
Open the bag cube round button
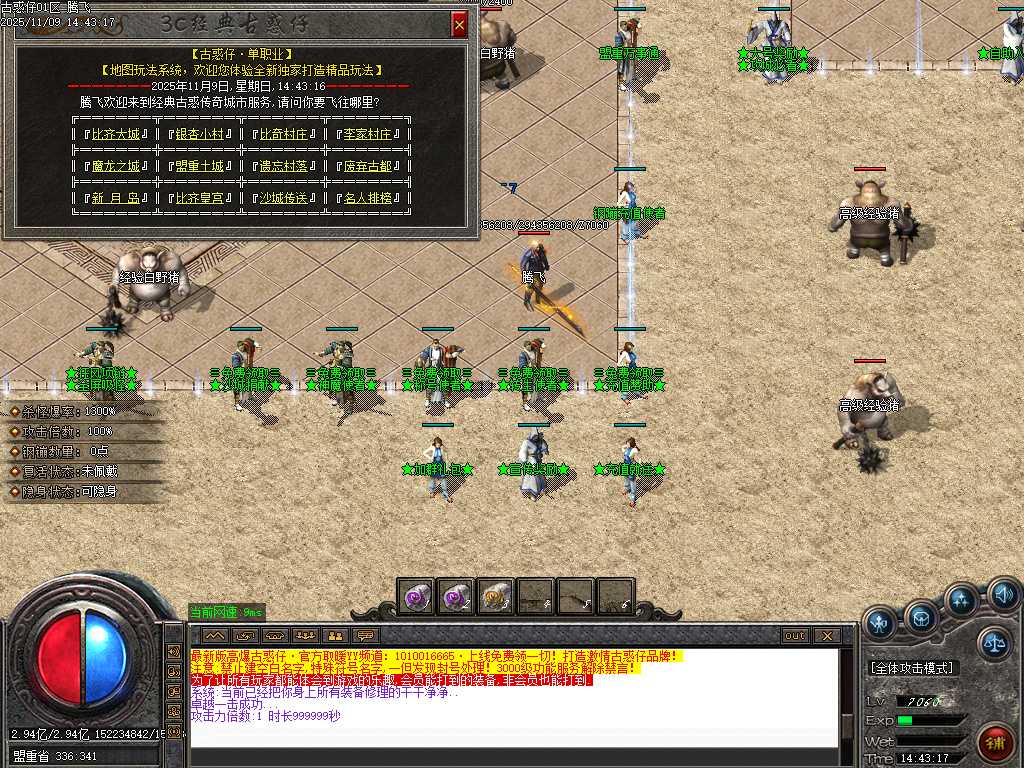[921, 615]
